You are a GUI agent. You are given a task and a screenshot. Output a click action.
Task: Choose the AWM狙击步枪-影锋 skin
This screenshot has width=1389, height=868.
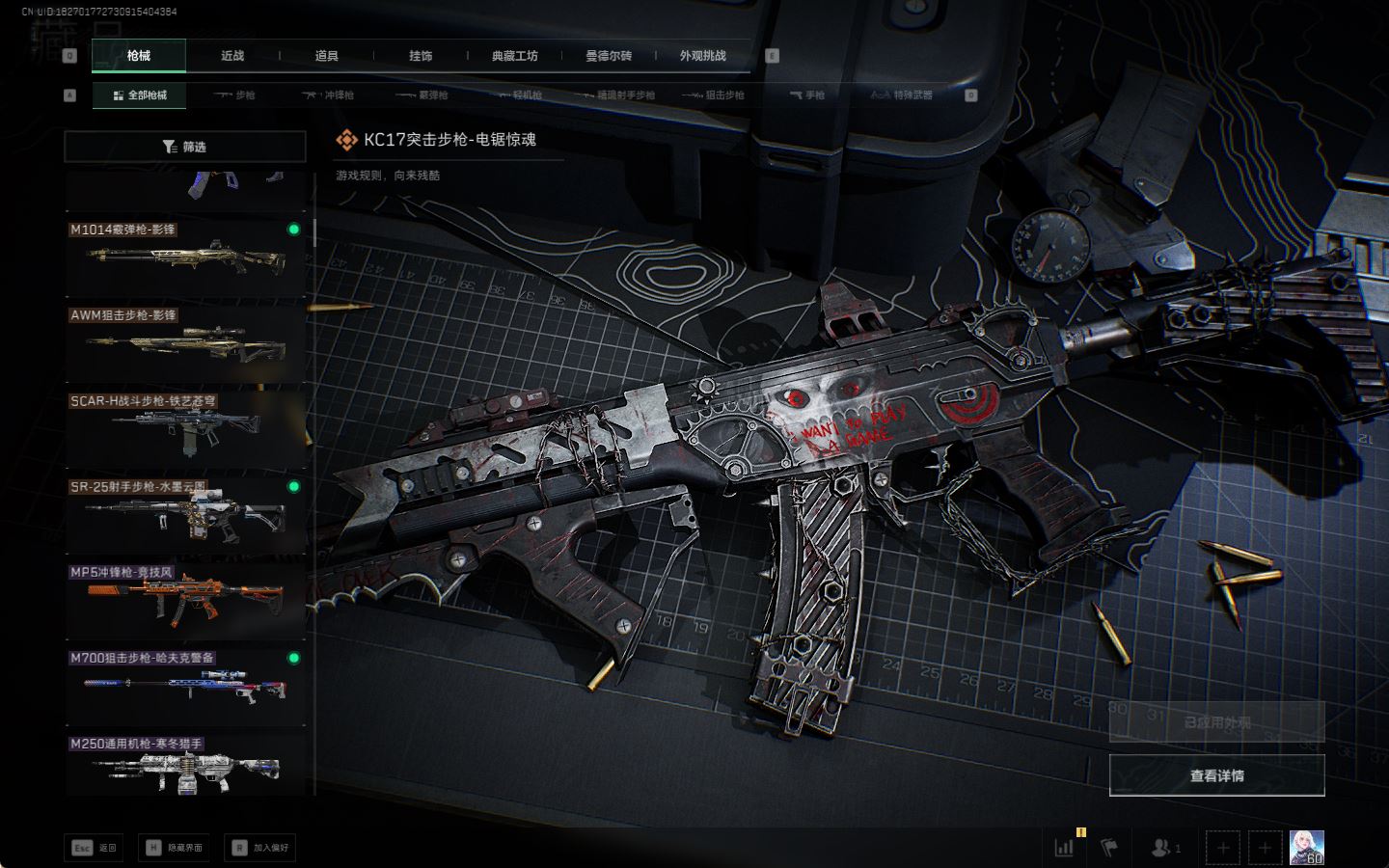(x=185, y=342)
